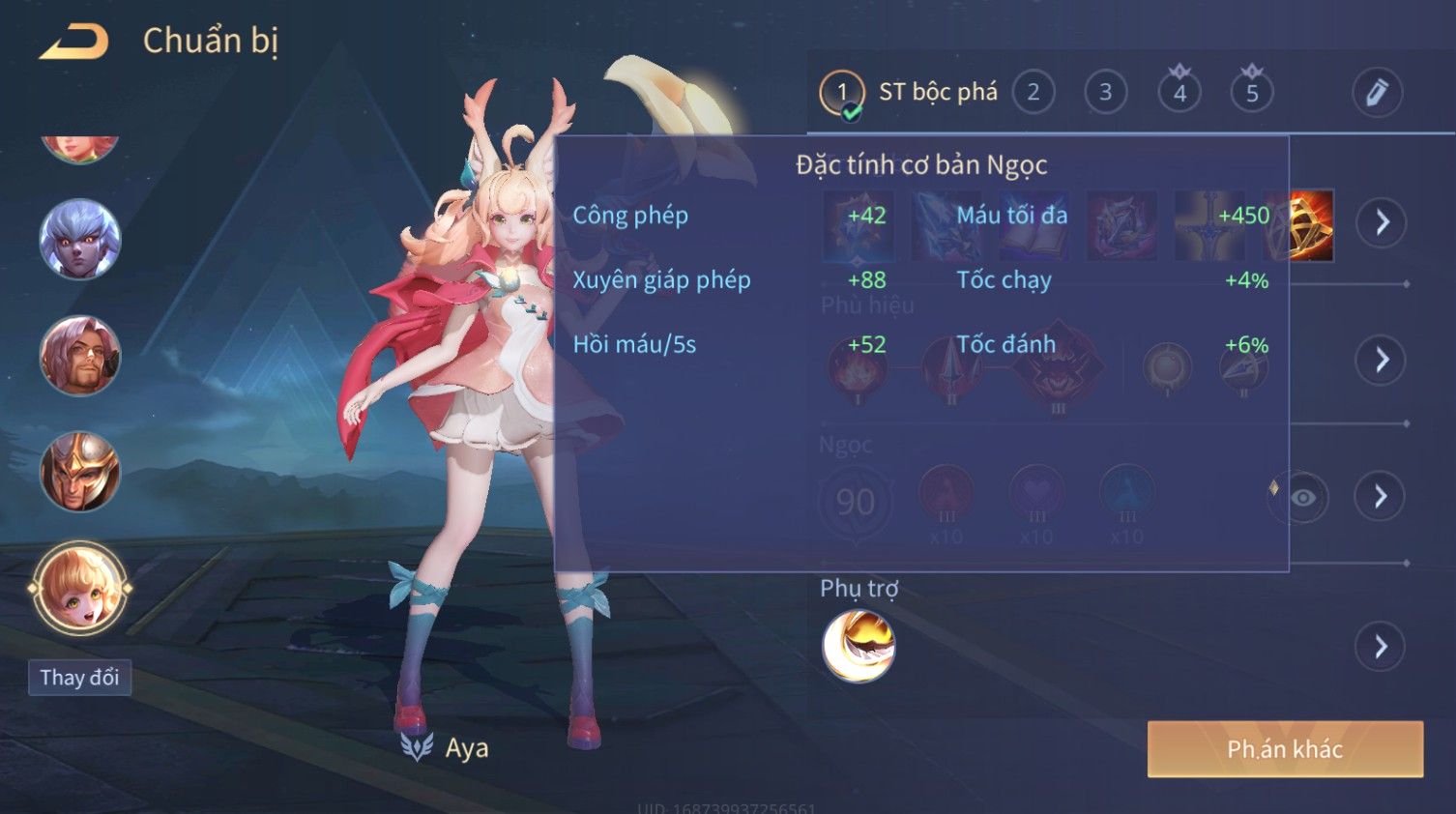
Task: Toggle the Ngọc stats eye icon
Action: click(x=1302, y=498)
